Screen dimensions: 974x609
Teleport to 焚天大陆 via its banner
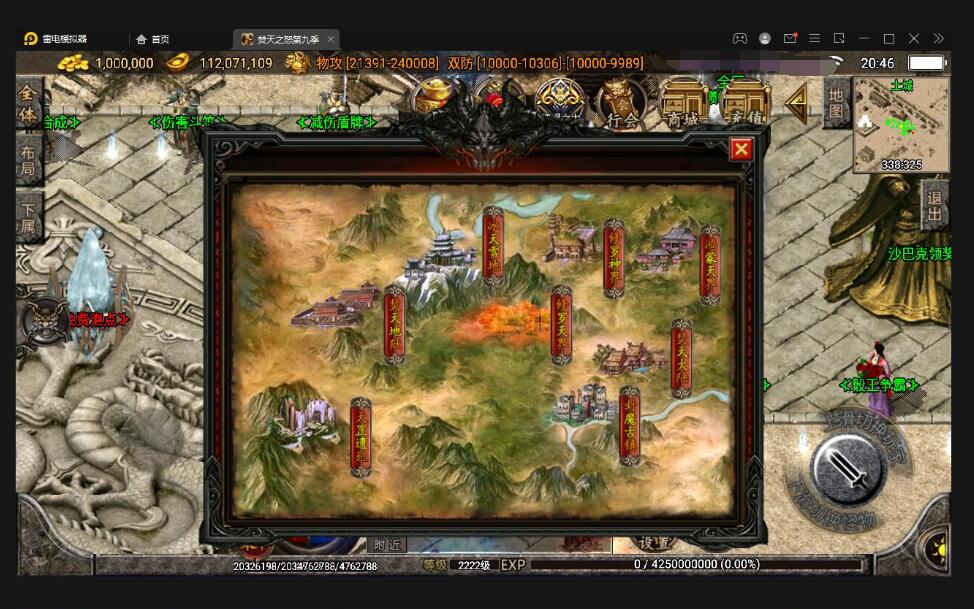click(x=682, y=358)
